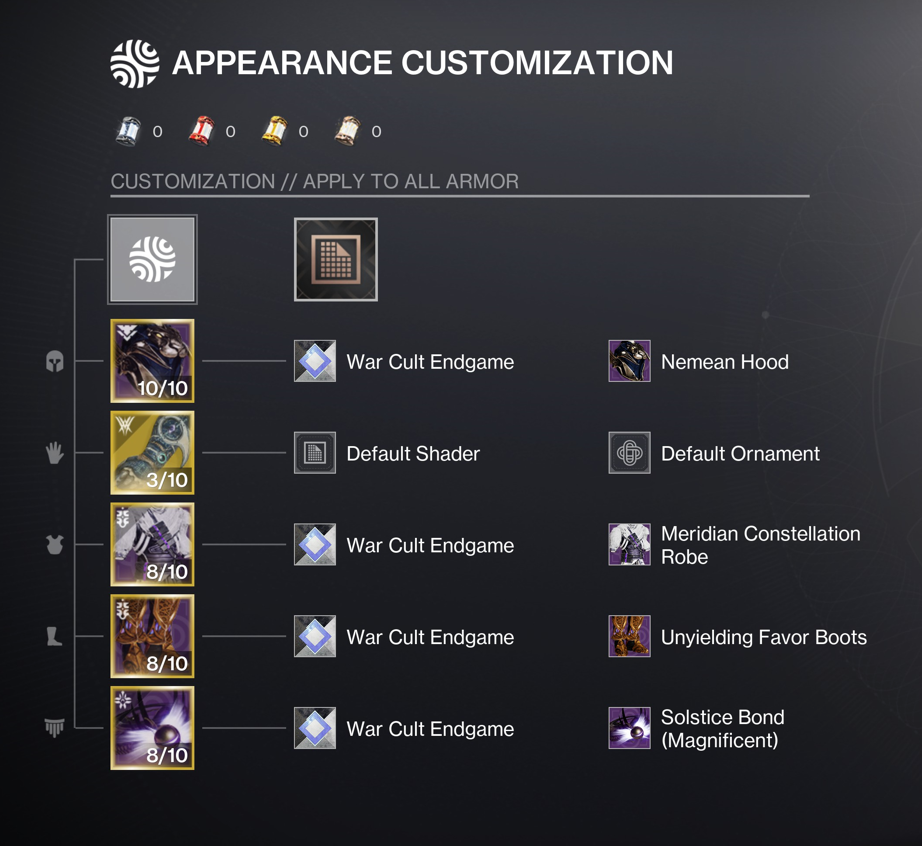The height and width of the screenshot is (846, 922).
Task: Select the chest robe armor slot
Action: point(152,545)
